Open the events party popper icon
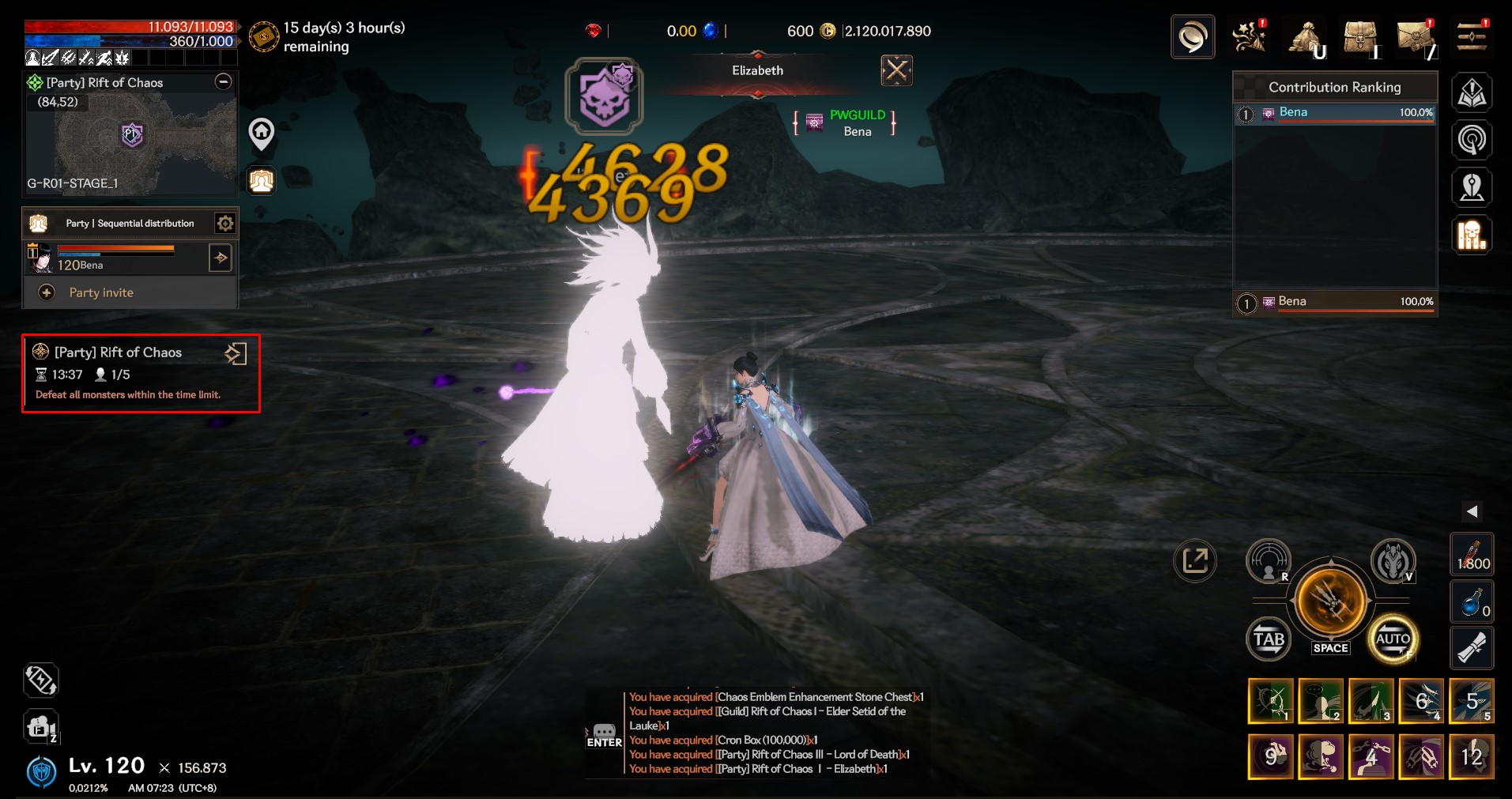Image resolution: width=1512 pixels, height=799 pixels. (1250, 36)
